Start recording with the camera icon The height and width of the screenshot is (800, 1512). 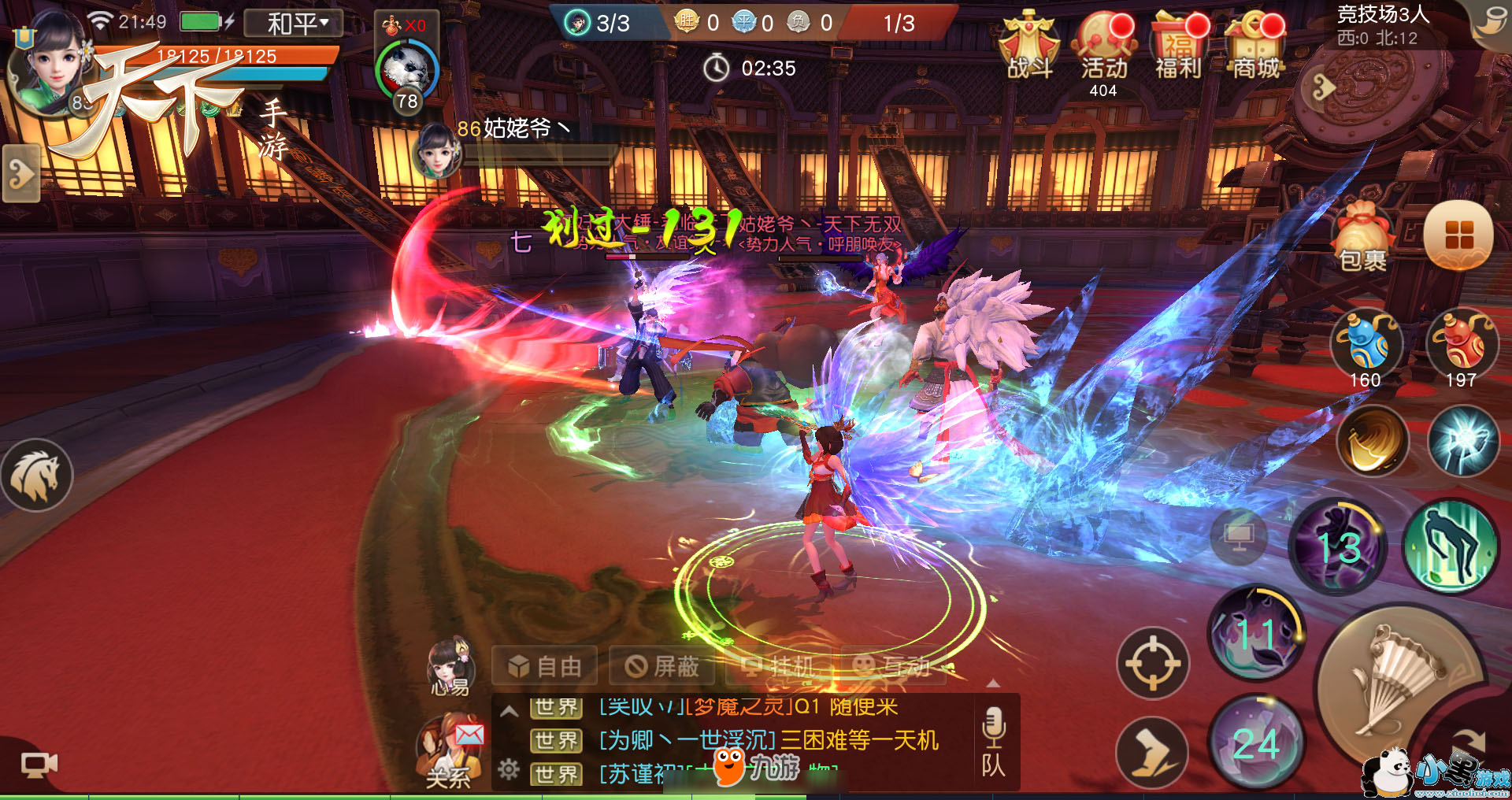click(x=38, y=764)
